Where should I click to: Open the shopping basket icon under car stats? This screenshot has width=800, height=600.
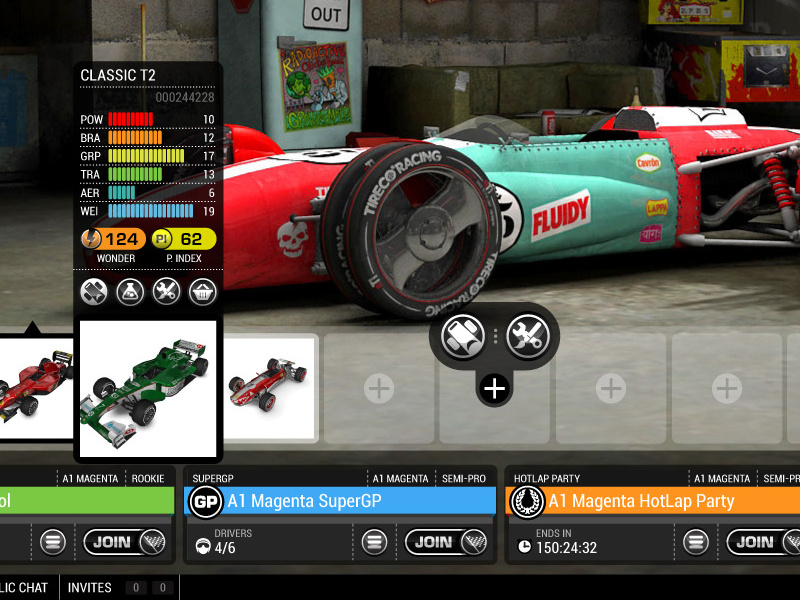tap(203, 292)
